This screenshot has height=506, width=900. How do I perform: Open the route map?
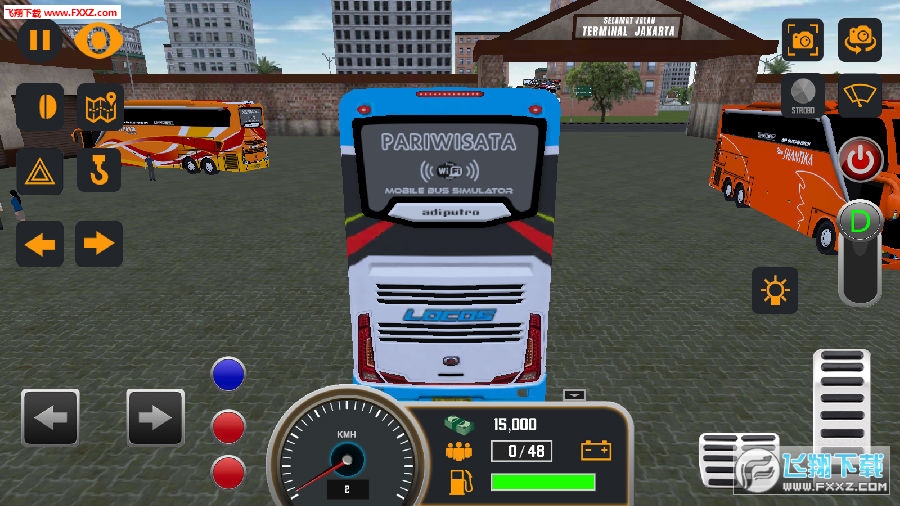(99, 107)
